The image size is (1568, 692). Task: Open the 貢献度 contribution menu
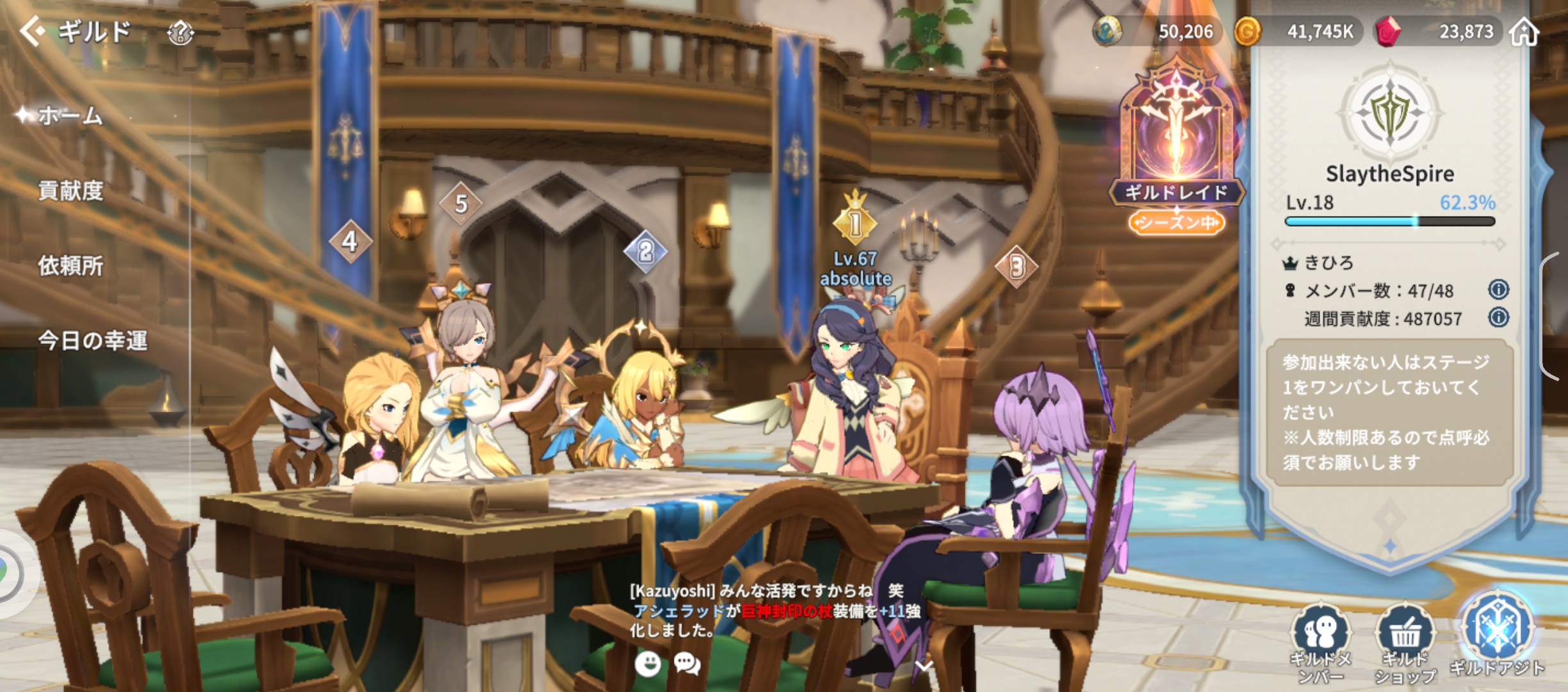70,190
